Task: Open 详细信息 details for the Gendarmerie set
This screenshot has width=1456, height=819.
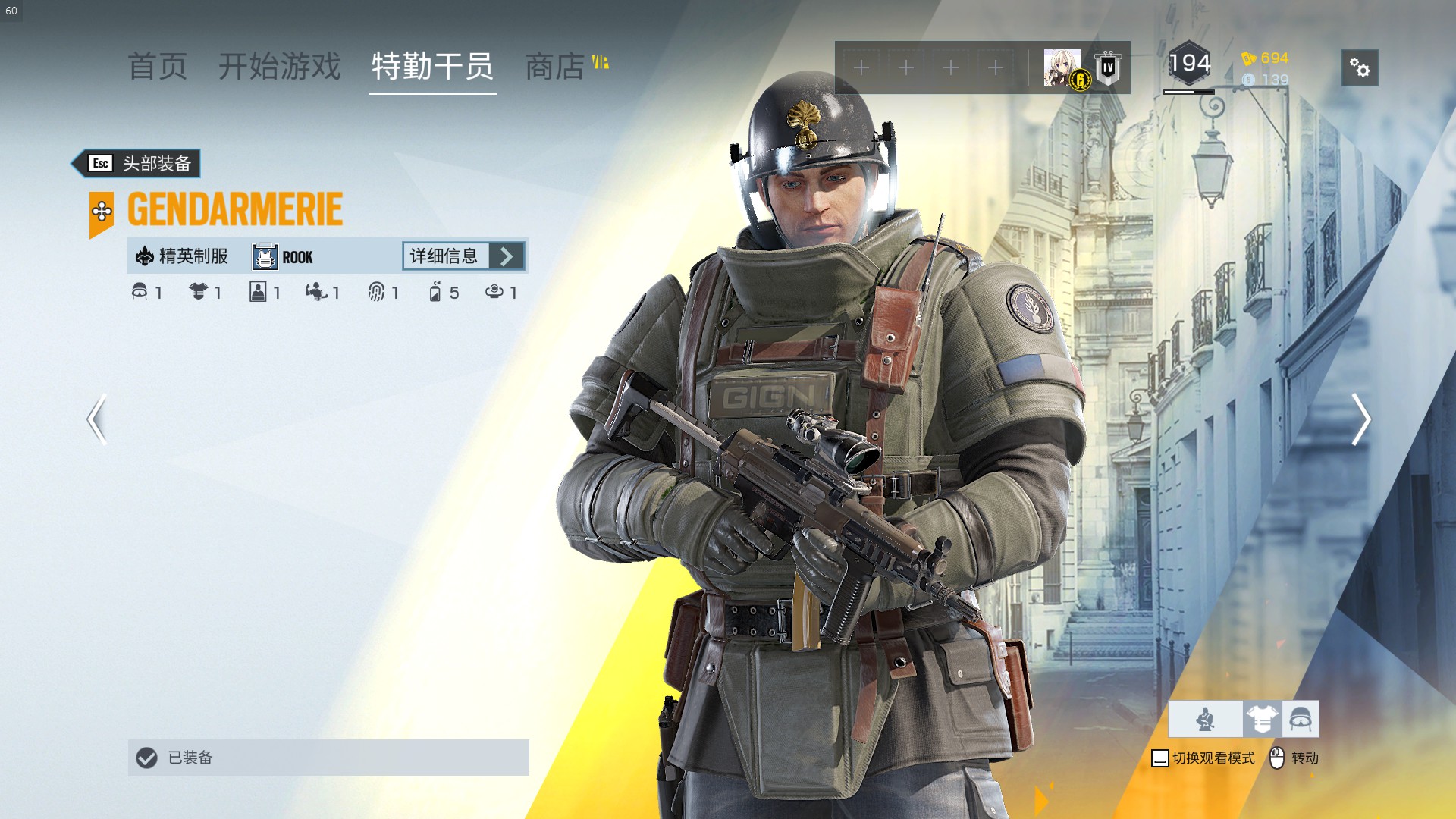Action: click(x=463, y=256)
